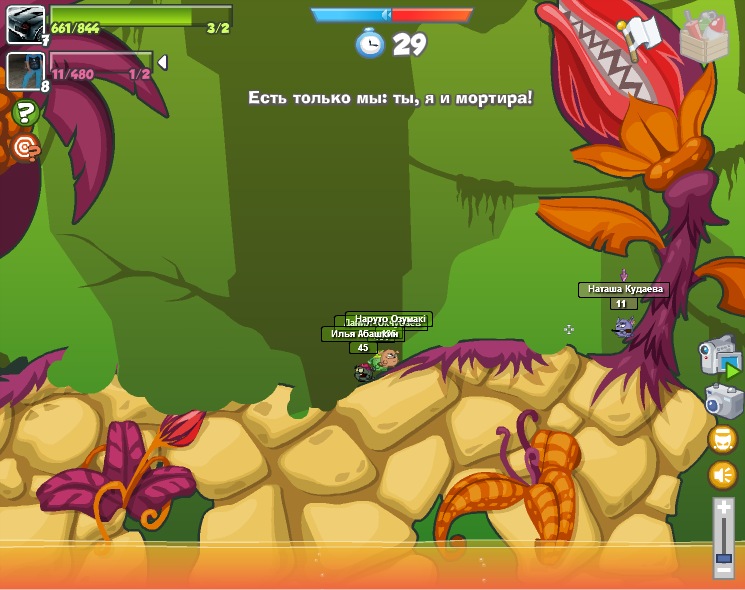This screenshot has height=590, width=745.
Task: Click the orange target hint button
Action: click(x=25, y=148)
